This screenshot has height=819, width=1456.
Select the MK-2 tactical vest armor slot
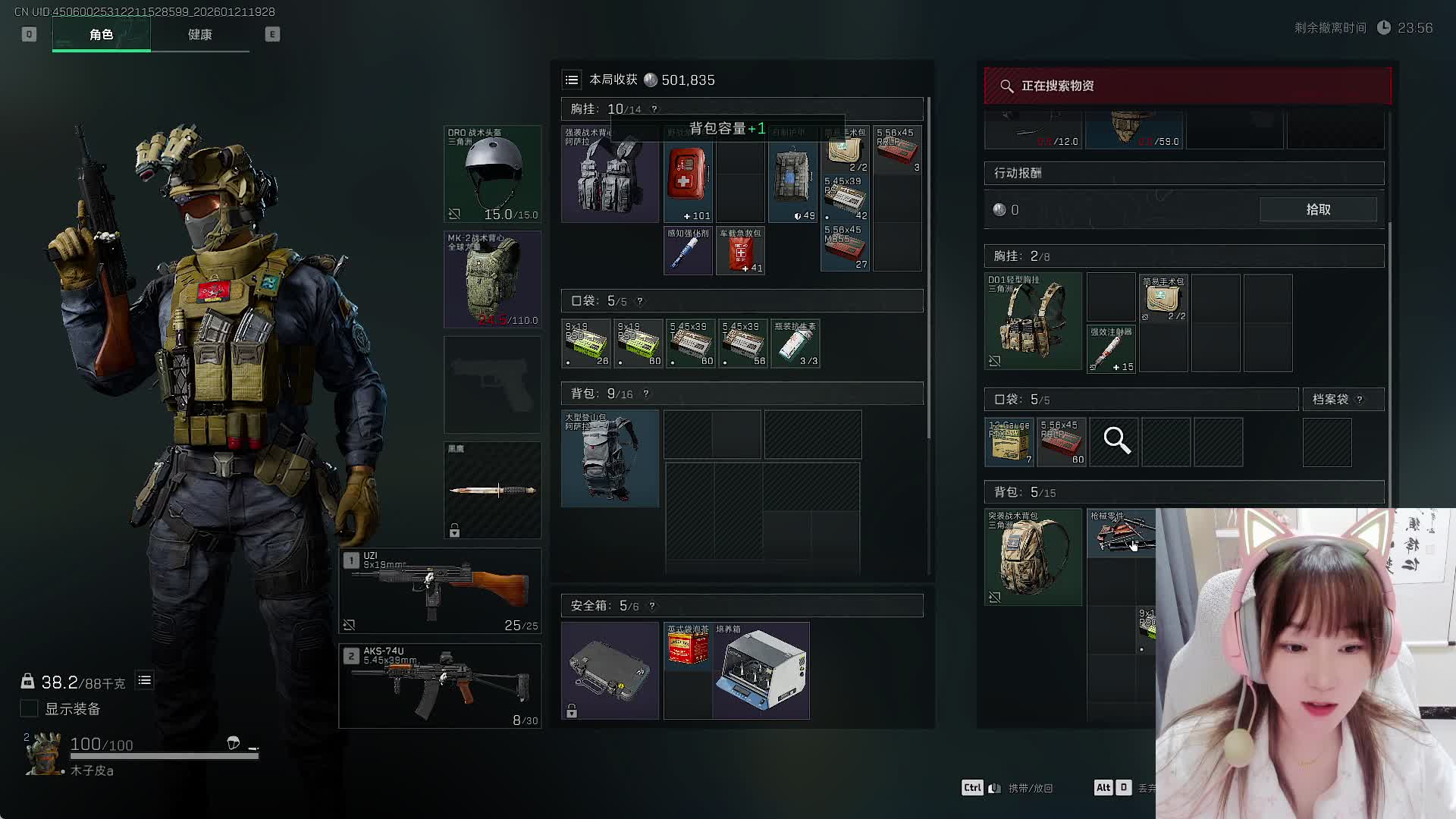(492, 279)
